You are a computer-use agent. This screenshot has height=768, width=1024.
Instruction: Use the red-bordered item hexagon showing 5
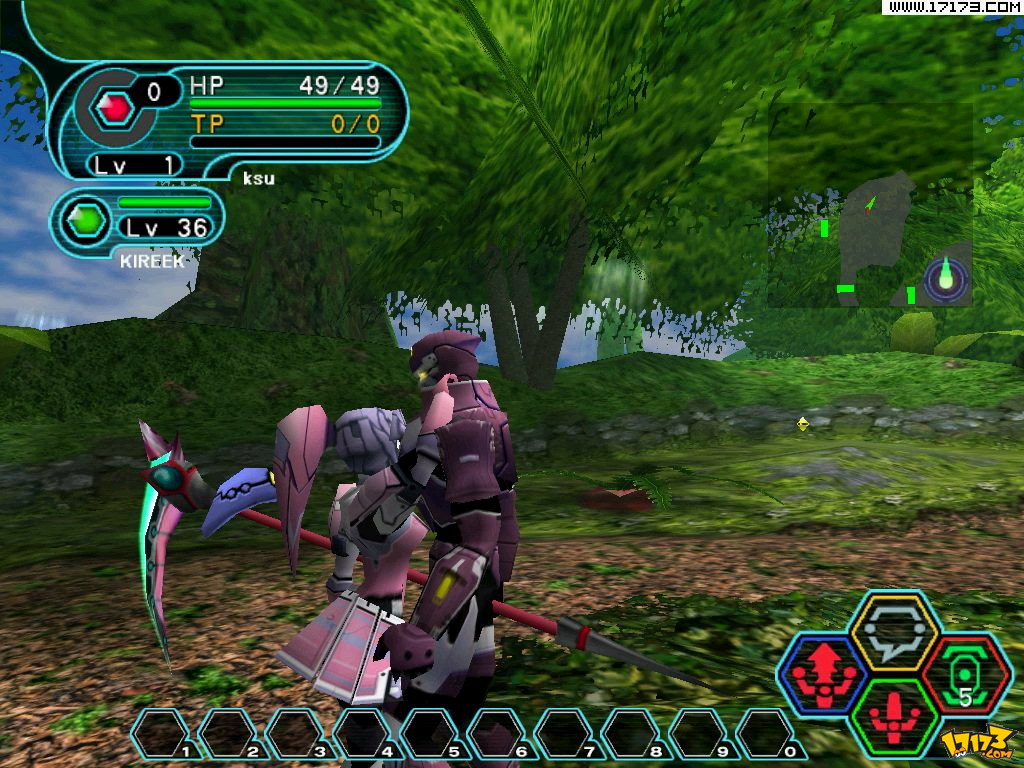(x=966, y=673)
